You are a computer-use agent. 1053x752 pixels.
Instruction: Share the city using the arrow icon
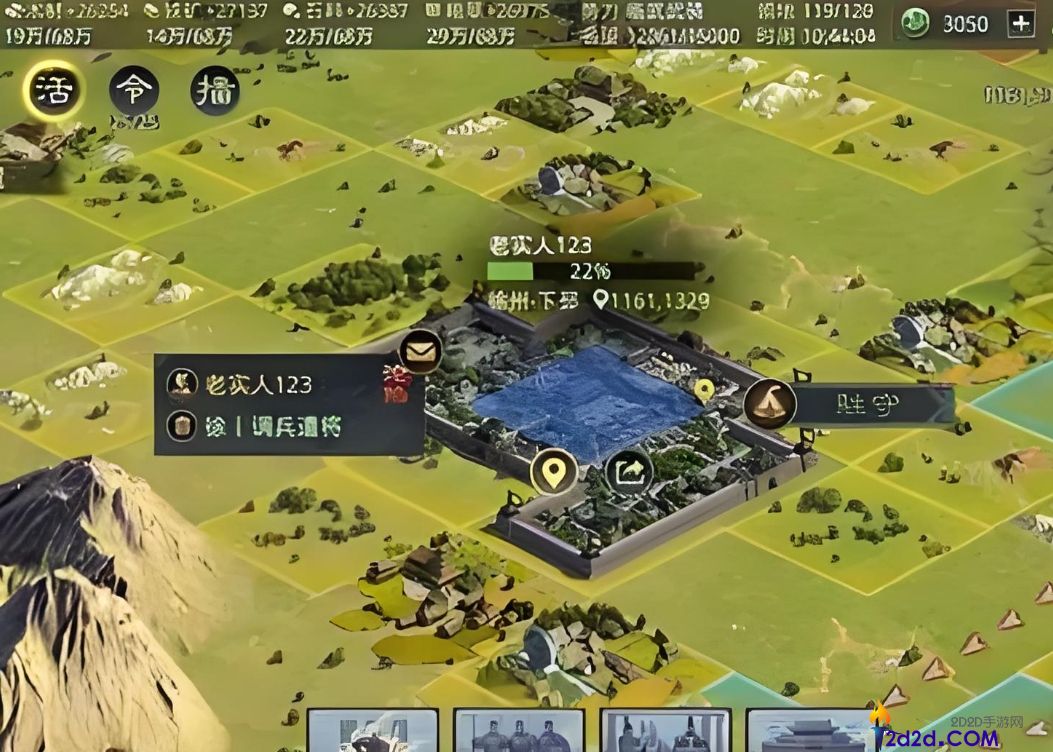tap(629, 472)
